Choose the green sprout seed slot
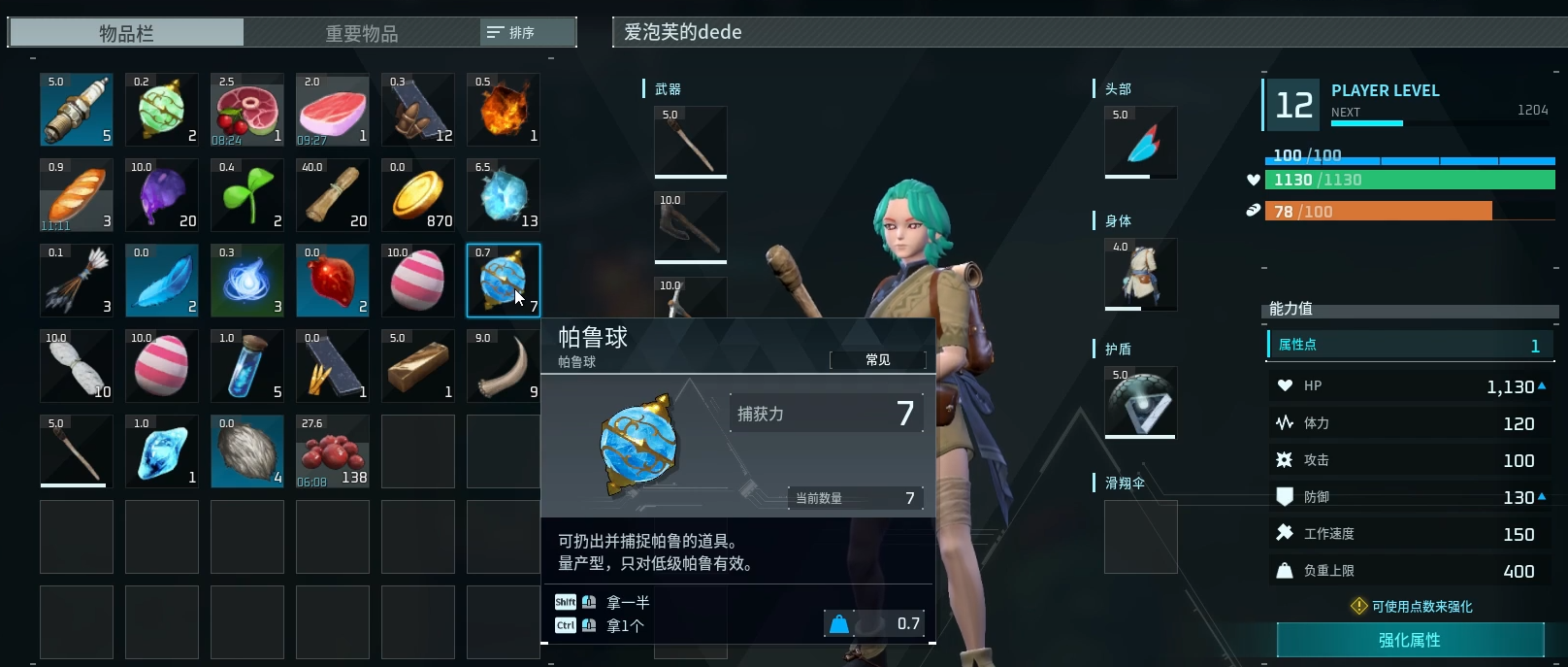Screen dimensions: 1568x667 pos(247,195)
